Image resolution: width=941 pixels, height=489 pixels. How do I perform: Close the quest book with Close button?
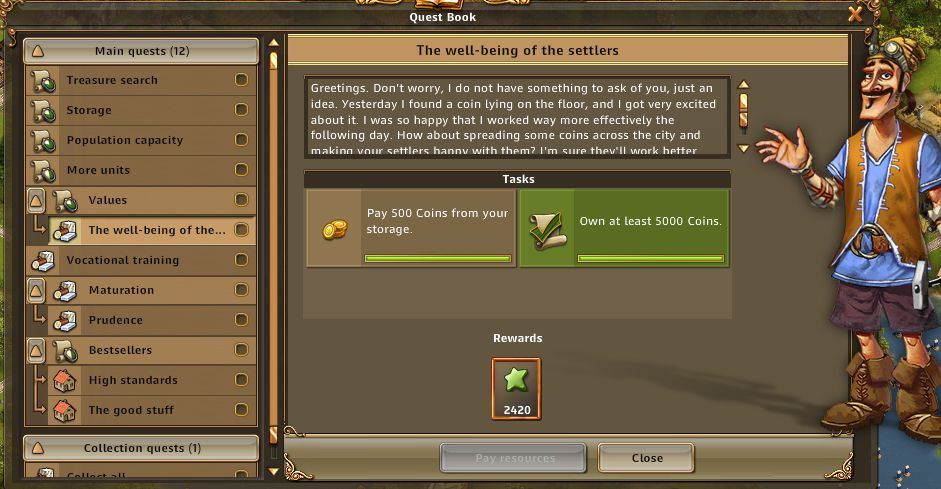click(646, 458)
